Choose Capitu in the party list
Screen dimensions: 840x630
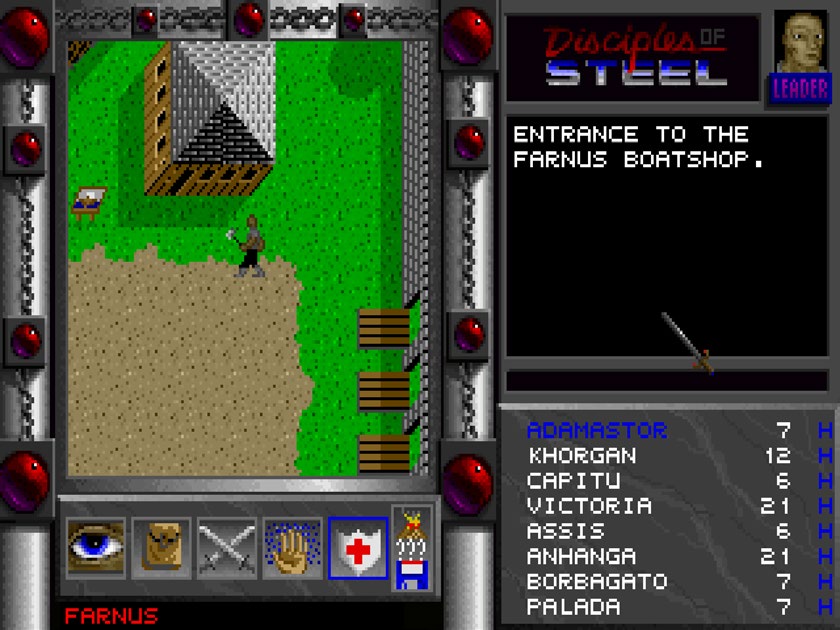coord(574,481)
